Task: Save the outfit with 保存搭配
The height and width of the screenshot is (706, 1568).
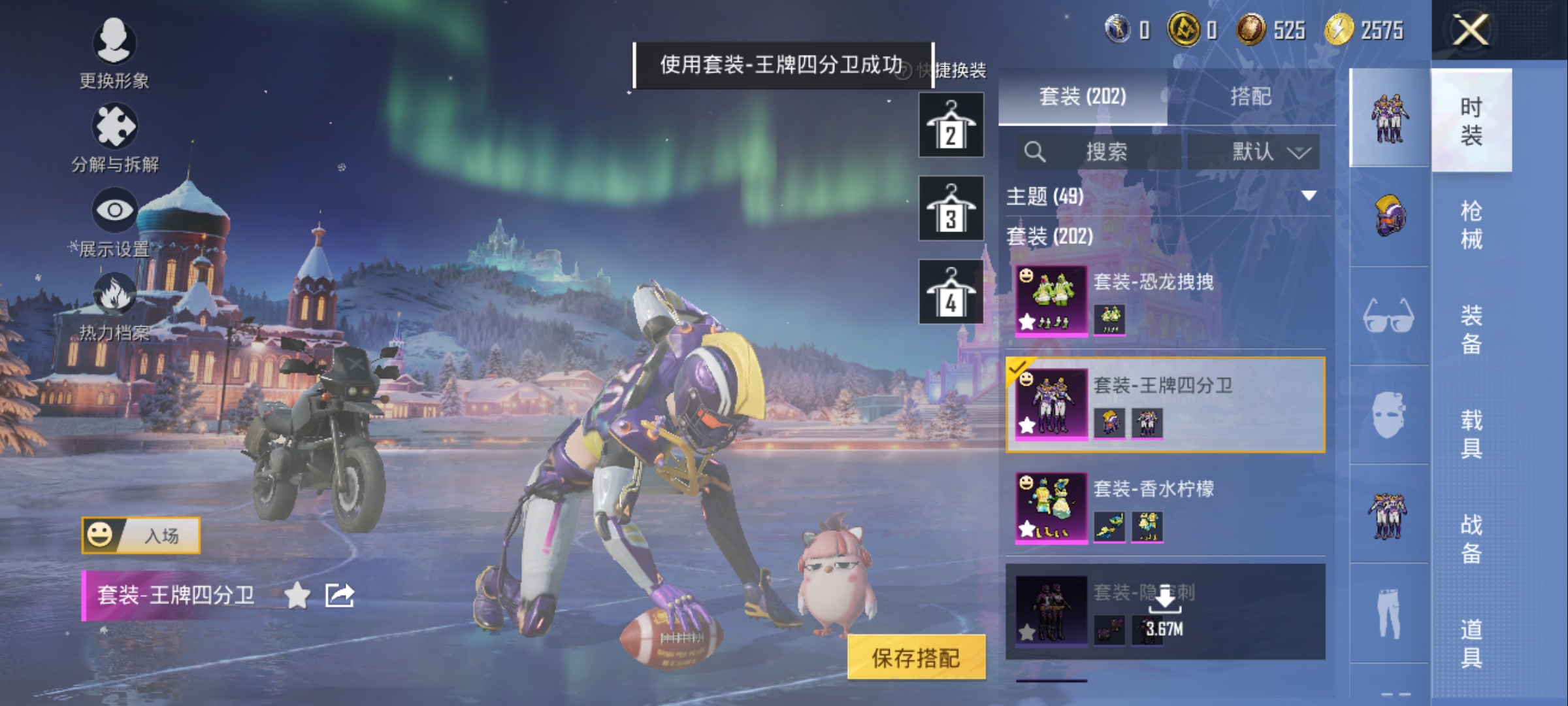Action: [916, 658]
